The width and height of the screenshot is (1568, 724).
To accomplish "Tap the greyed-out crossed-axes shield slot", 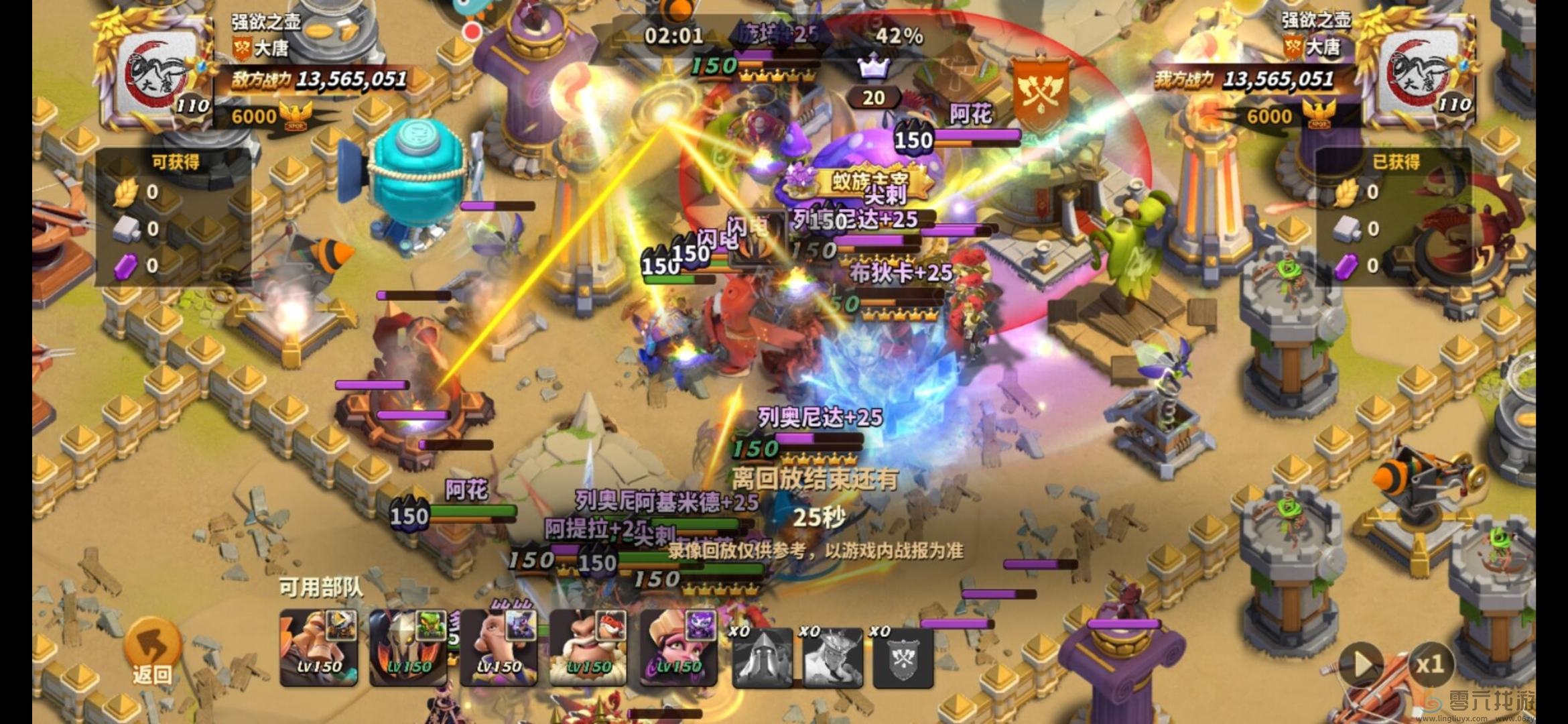I will [x=903, y=657].
